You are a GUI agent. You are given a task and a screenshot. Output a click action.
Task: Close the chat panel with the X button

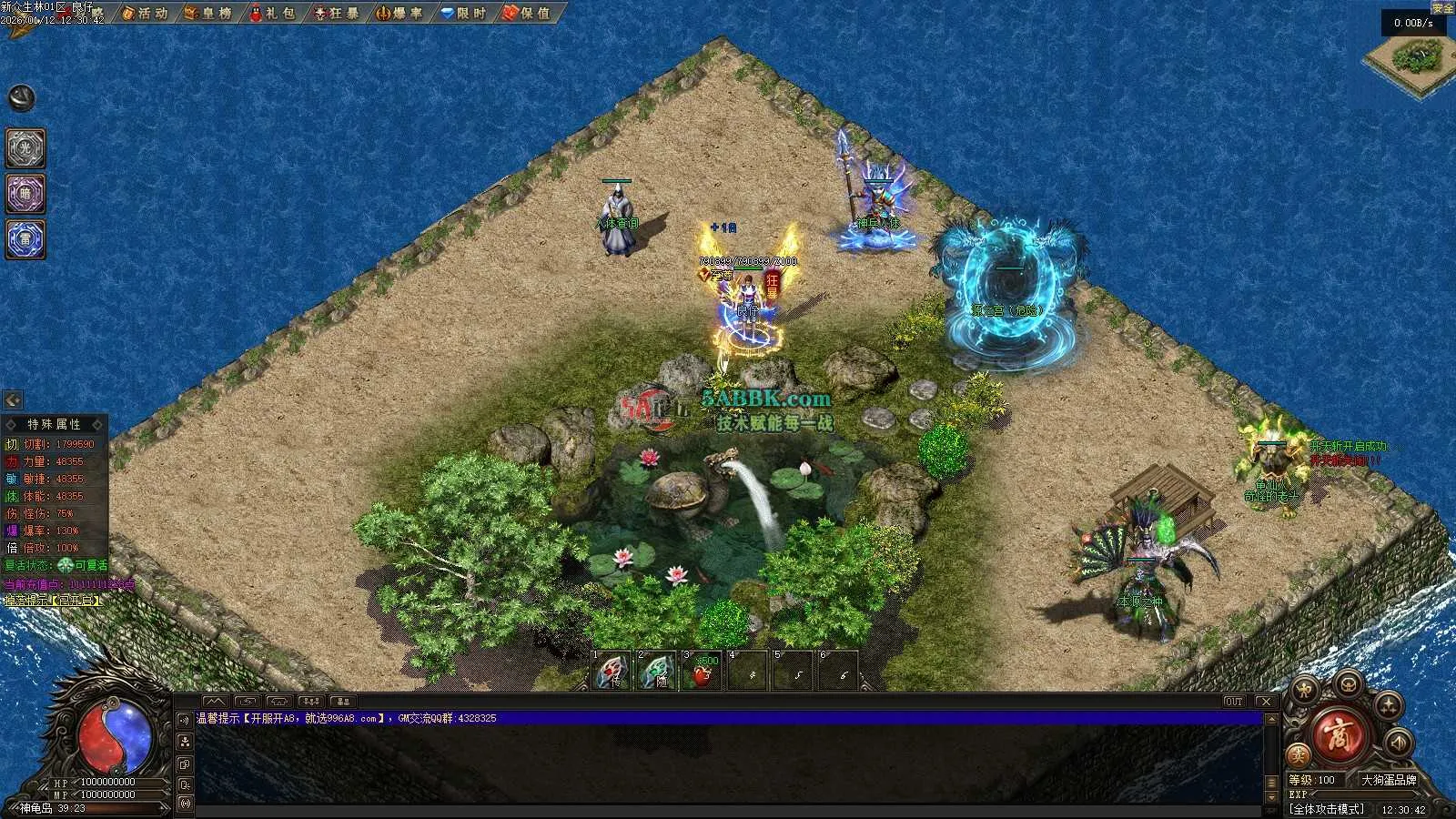point(1266,702)
